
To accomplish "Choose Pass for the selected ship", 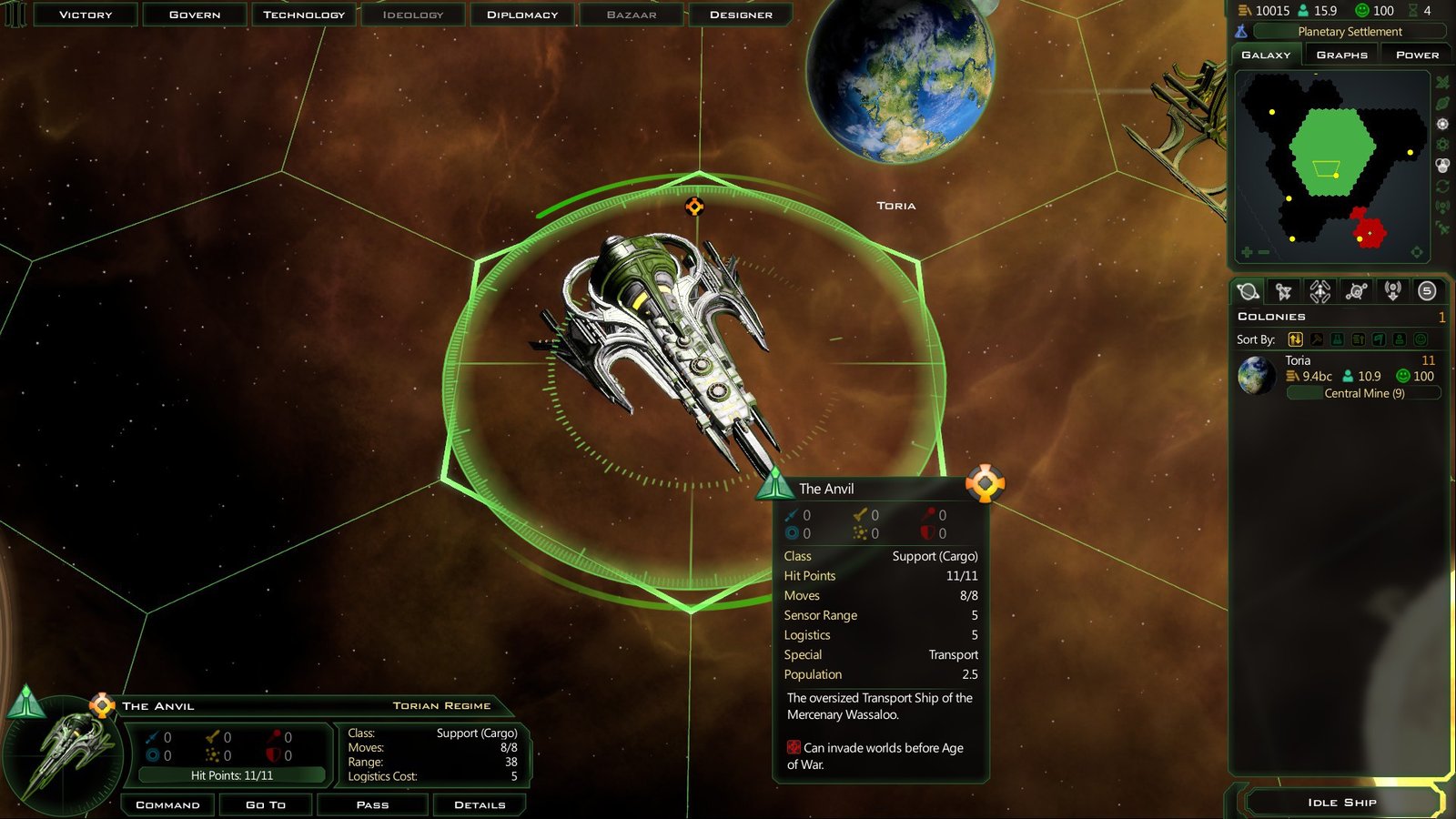I will coord(372,804).
